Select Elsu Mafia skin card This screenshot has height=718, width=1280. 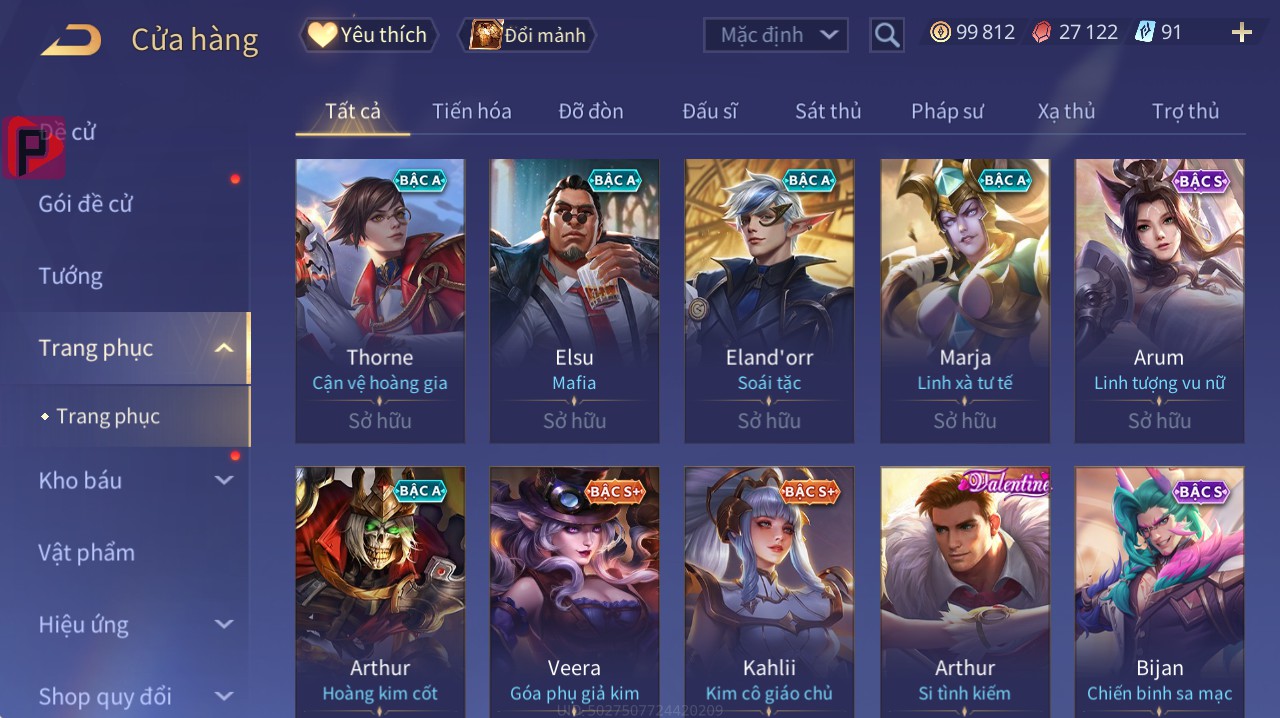point(574,300)
